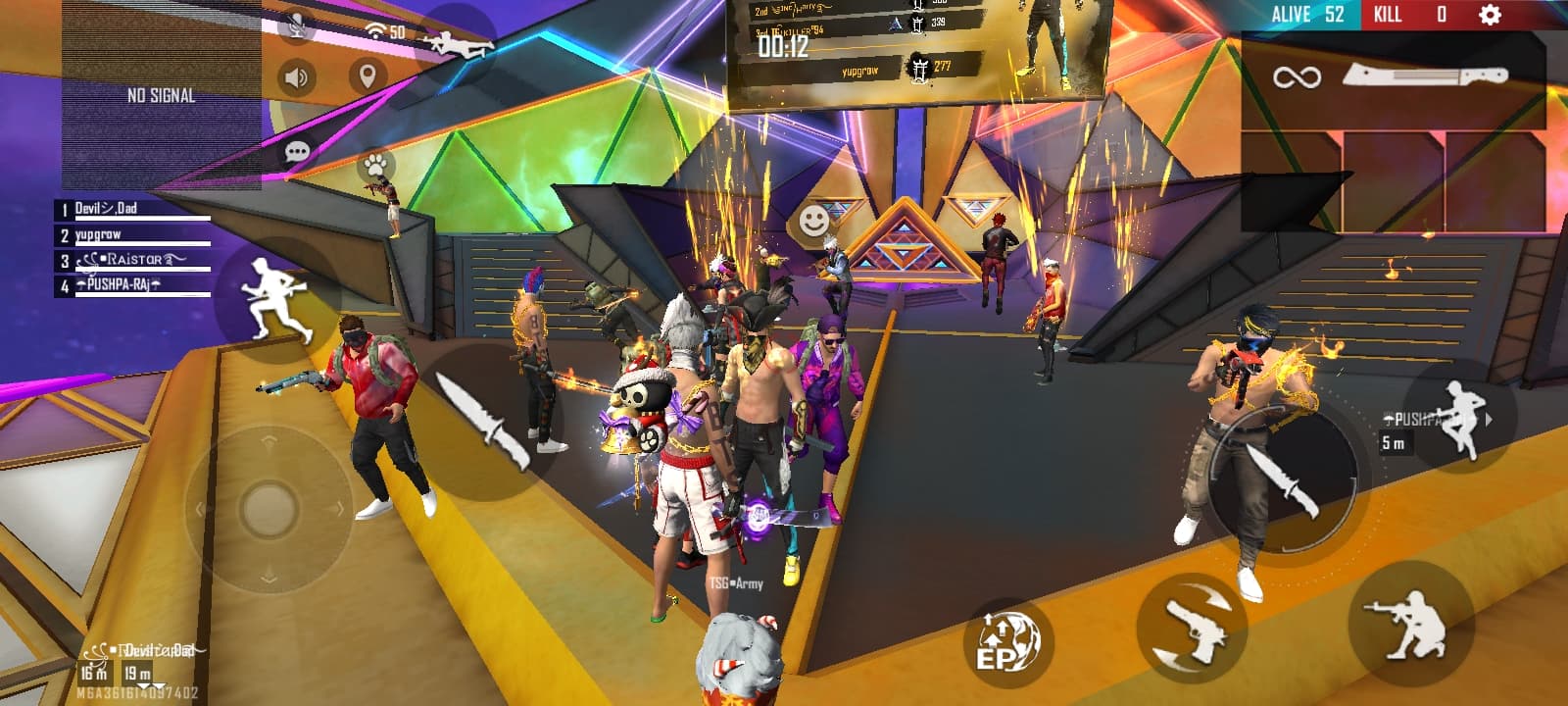Toggle the speaker sound icon
This screenshot has height=706, width=1568.
point(296,77)
